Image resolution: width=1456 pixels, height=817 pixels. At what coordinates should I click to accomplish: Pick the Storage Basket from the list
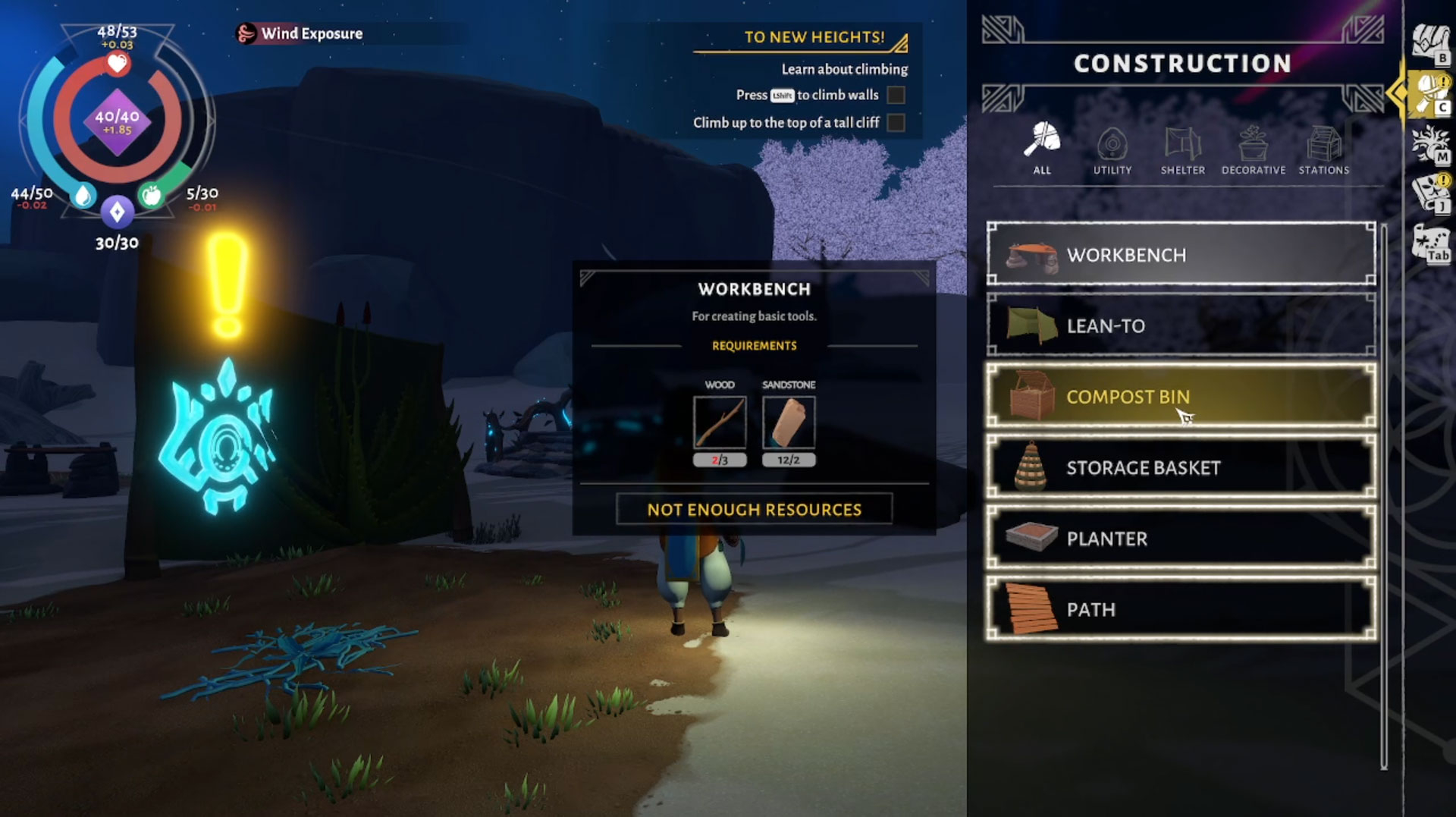(1181, 467)
